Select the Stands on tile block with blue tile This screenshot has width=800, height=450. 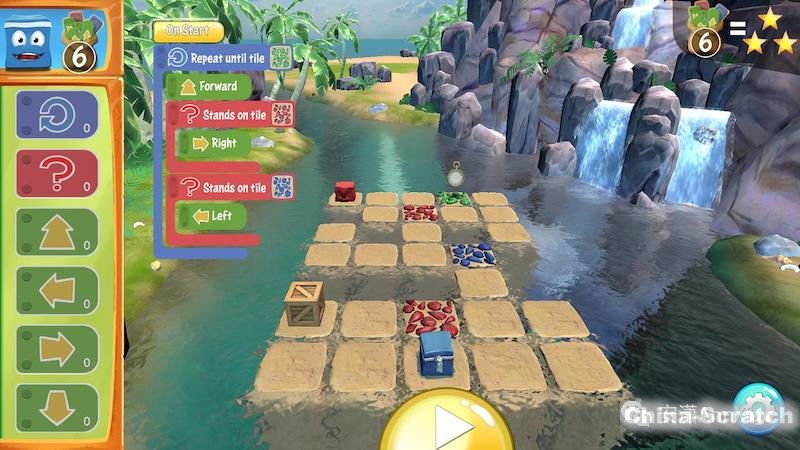tap(232, 187)
